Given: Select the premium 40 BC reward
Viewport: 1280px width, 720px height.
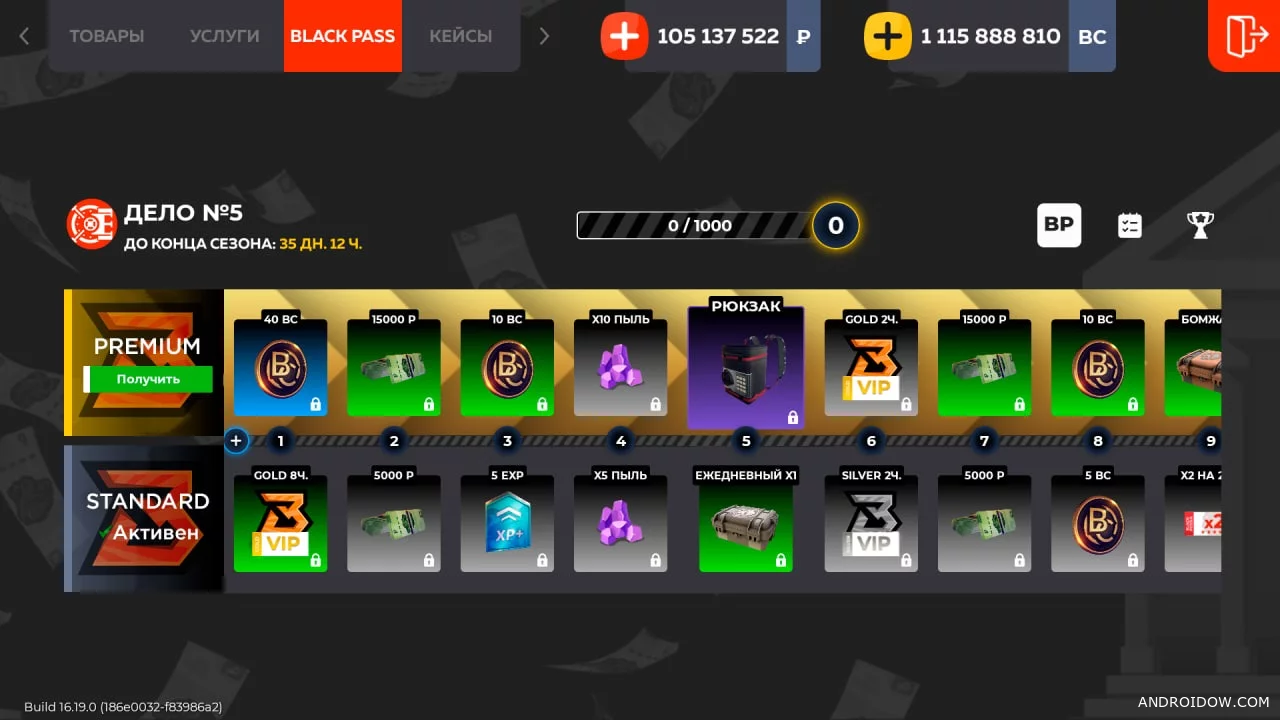Looking at the screenshot, I should coord(280,368).
